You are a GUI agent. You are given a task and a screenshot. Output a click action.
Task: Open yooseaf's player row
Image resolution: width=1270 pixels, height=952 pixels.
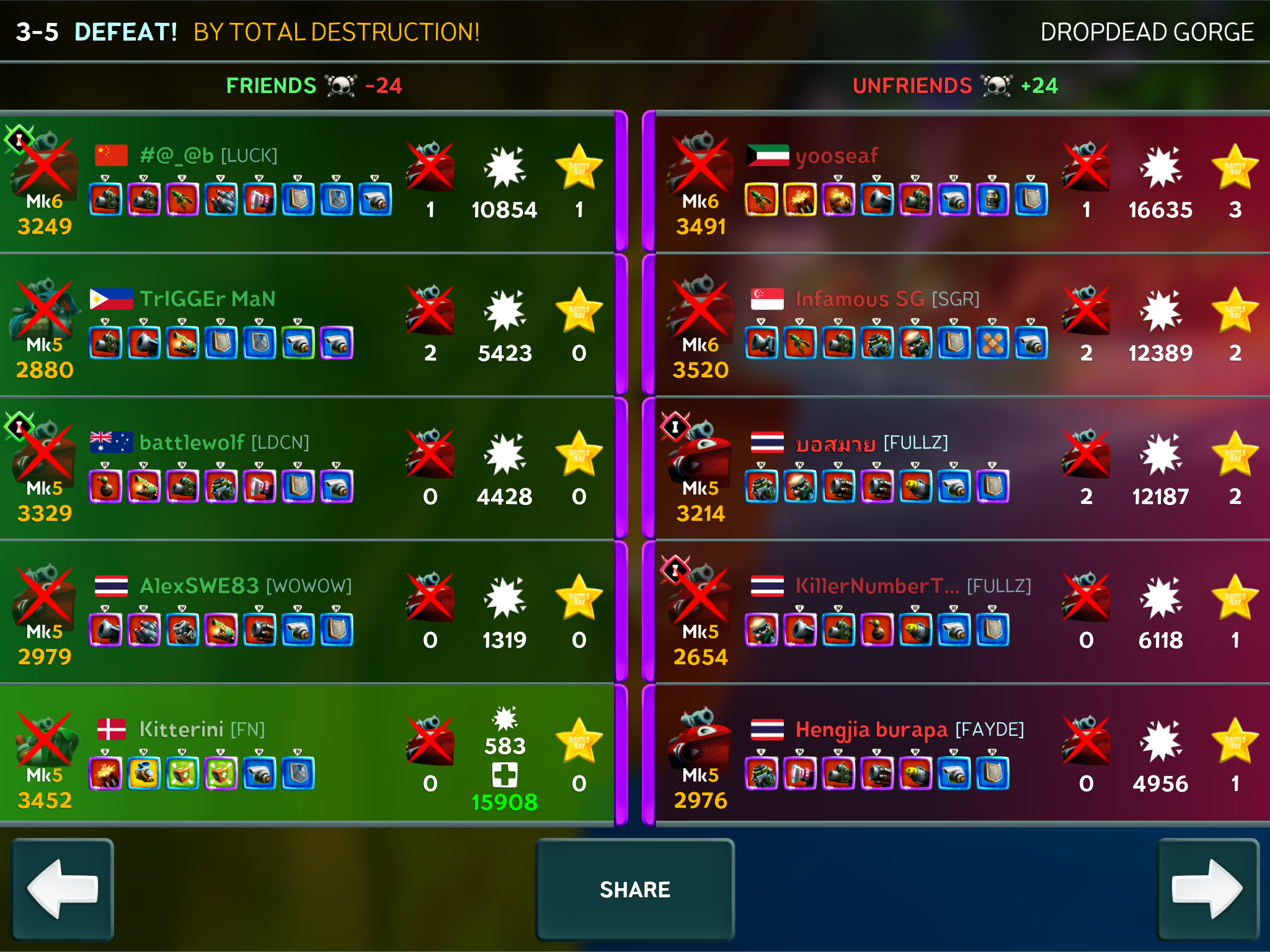coord(837,155)
